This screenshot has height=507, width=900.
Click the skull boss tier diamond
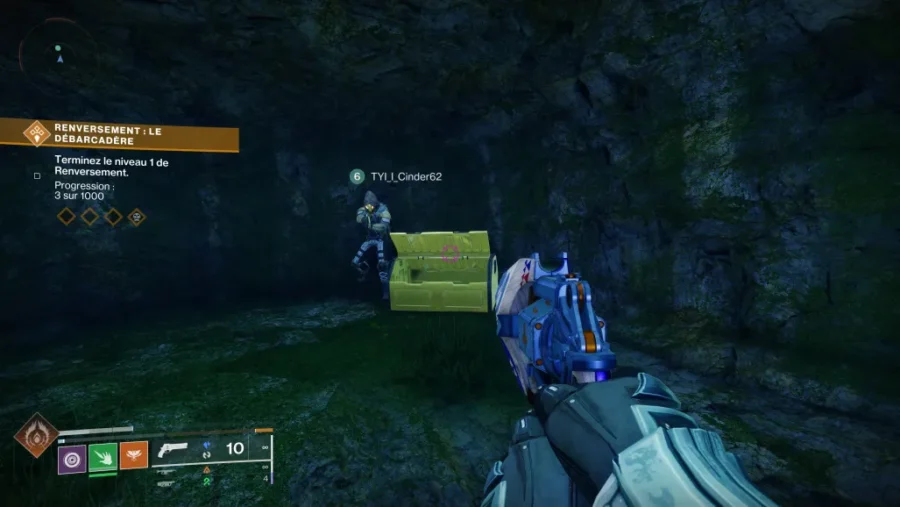[x=137, y=216]
